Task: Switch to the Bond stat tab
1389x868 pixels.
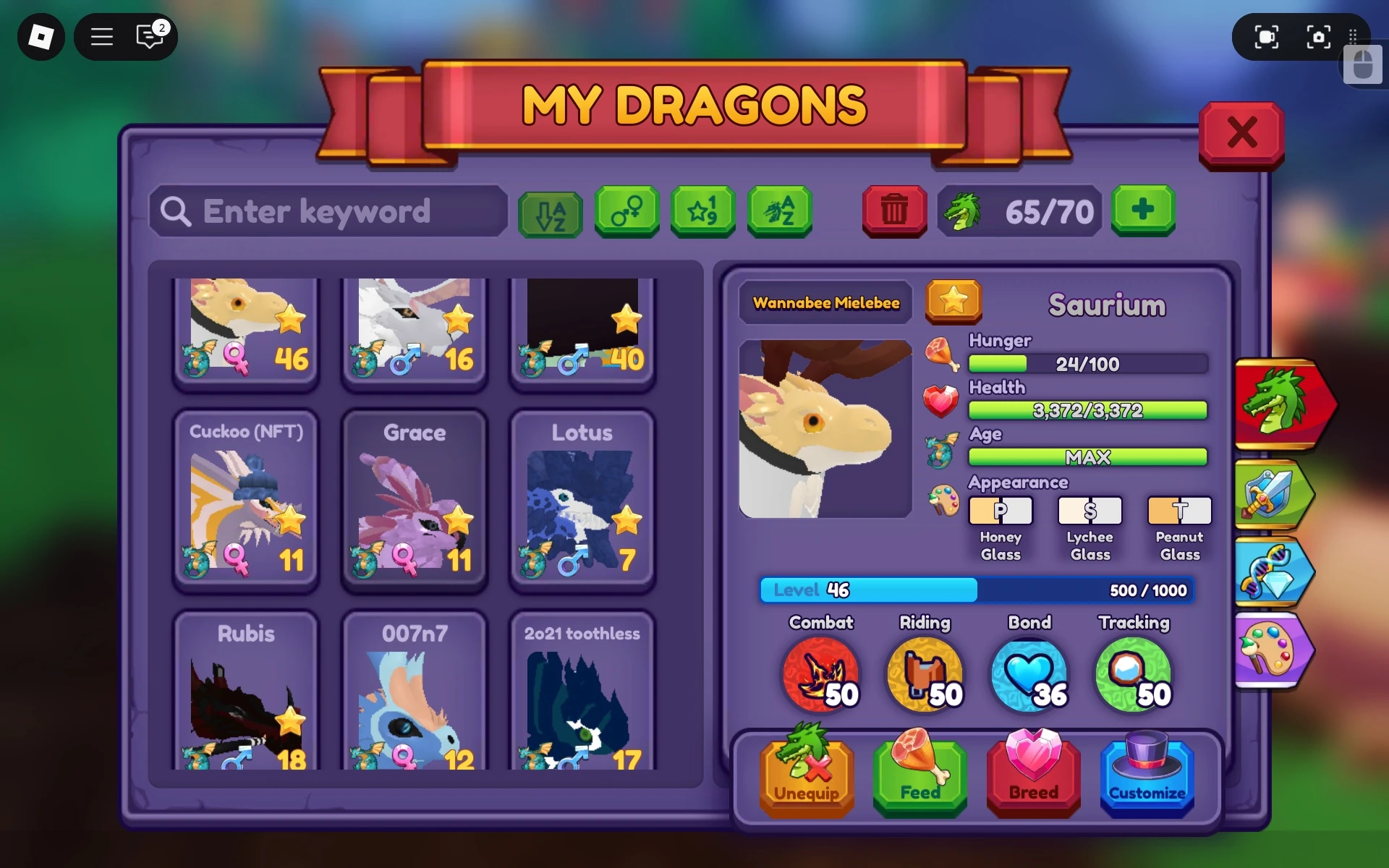Action: pyautogui.click(x=1030, y=676)
